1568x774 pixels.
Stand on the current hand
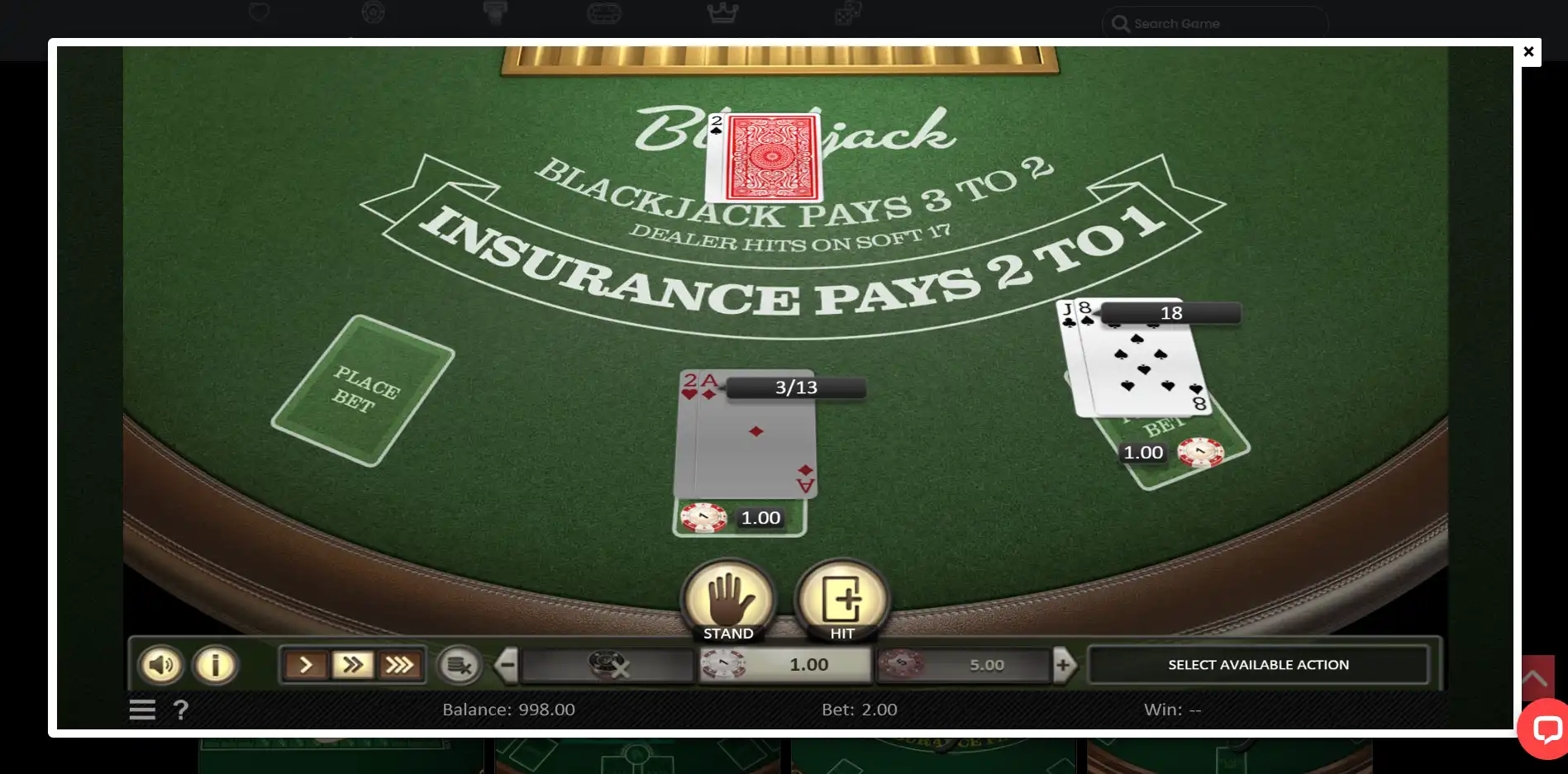[x=728, y=601]
